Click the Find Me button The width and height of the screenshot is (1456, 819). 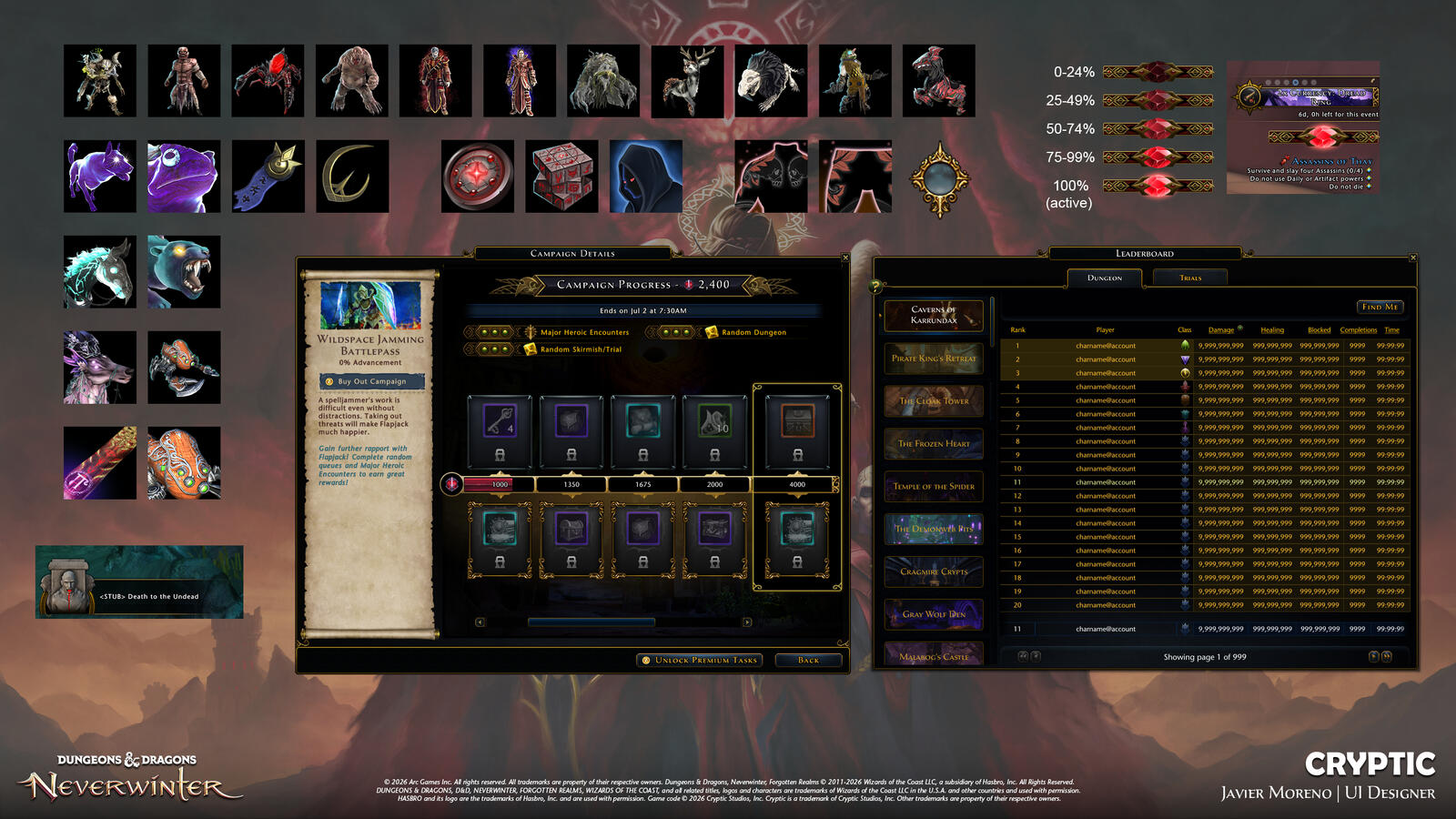(1380, 307)
